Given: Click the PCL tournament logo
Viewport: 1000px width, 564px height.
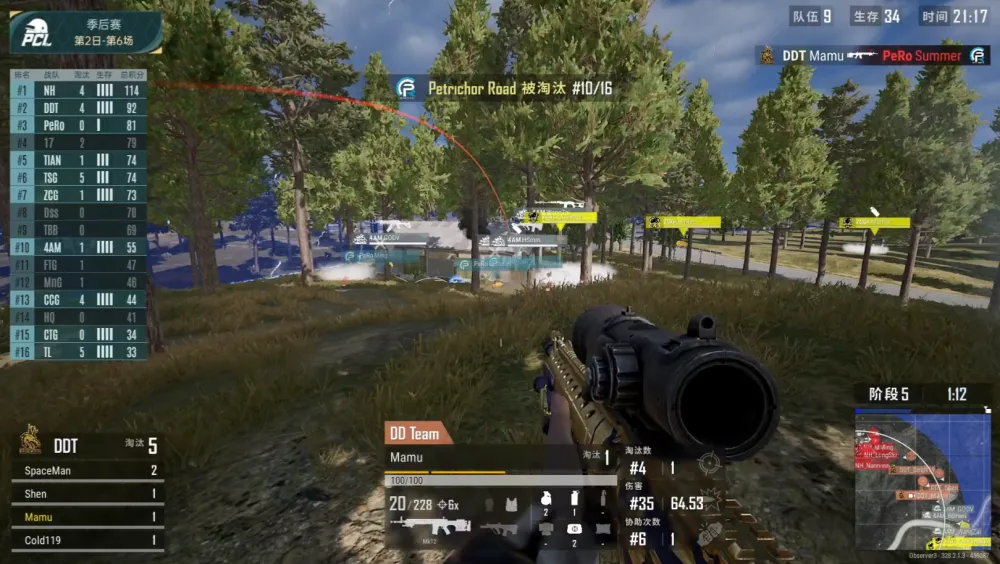Looking at the screenshot, I should (36, 33).
